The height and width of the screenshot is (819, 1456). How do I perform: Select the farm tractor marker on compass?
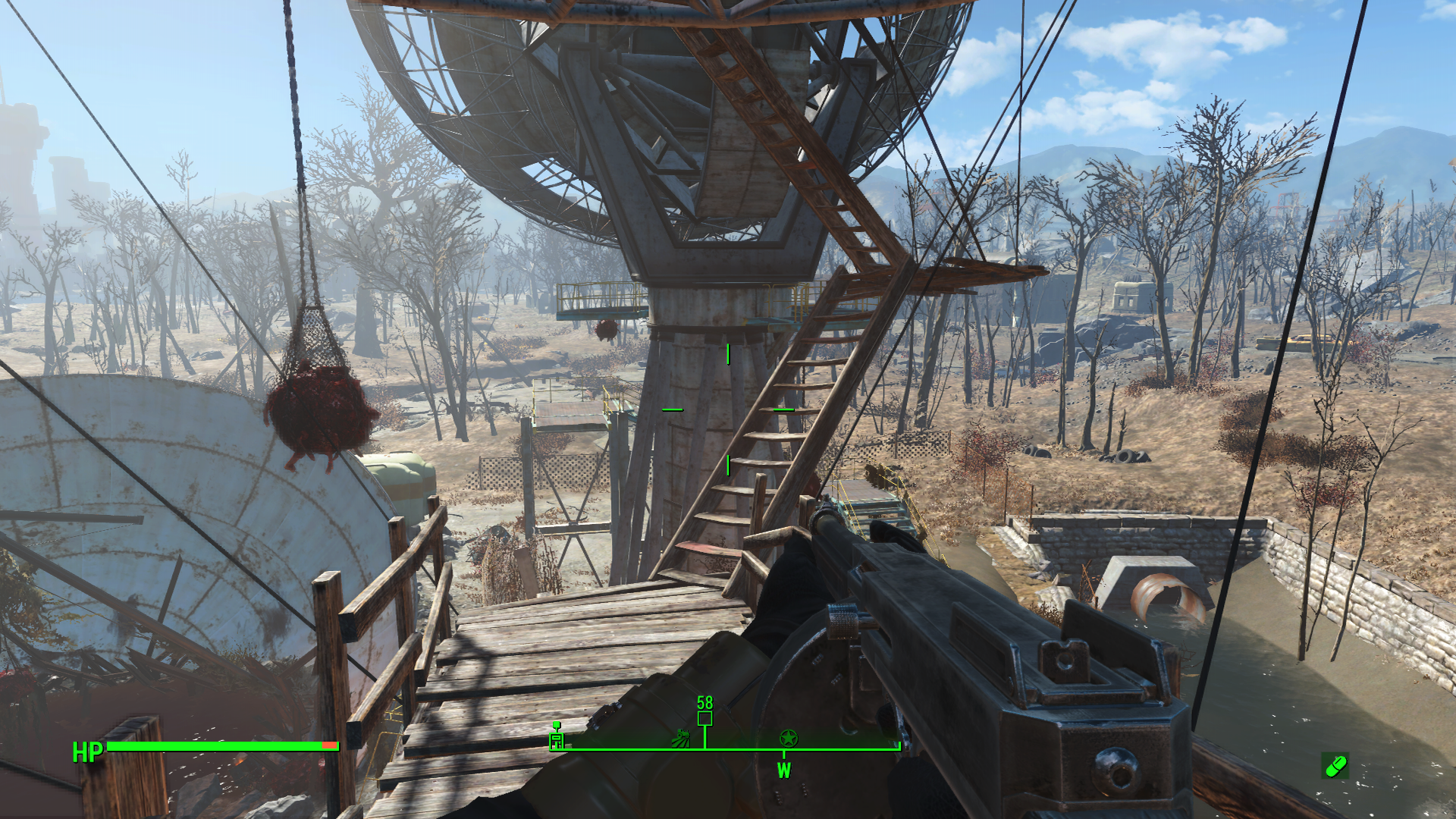pyautogui.click(x=681, y=737)
